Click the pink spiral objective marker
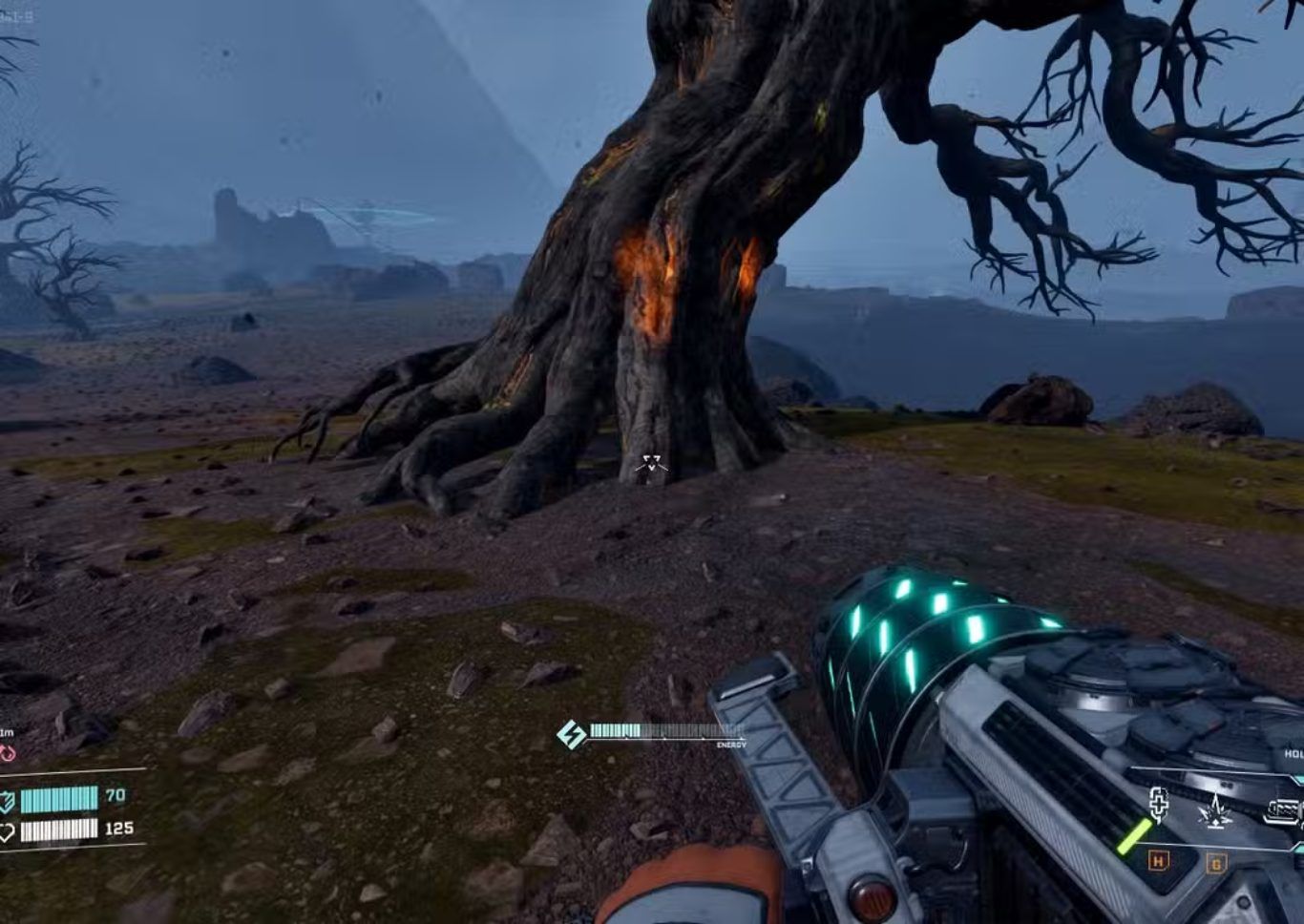 (8, 754)
